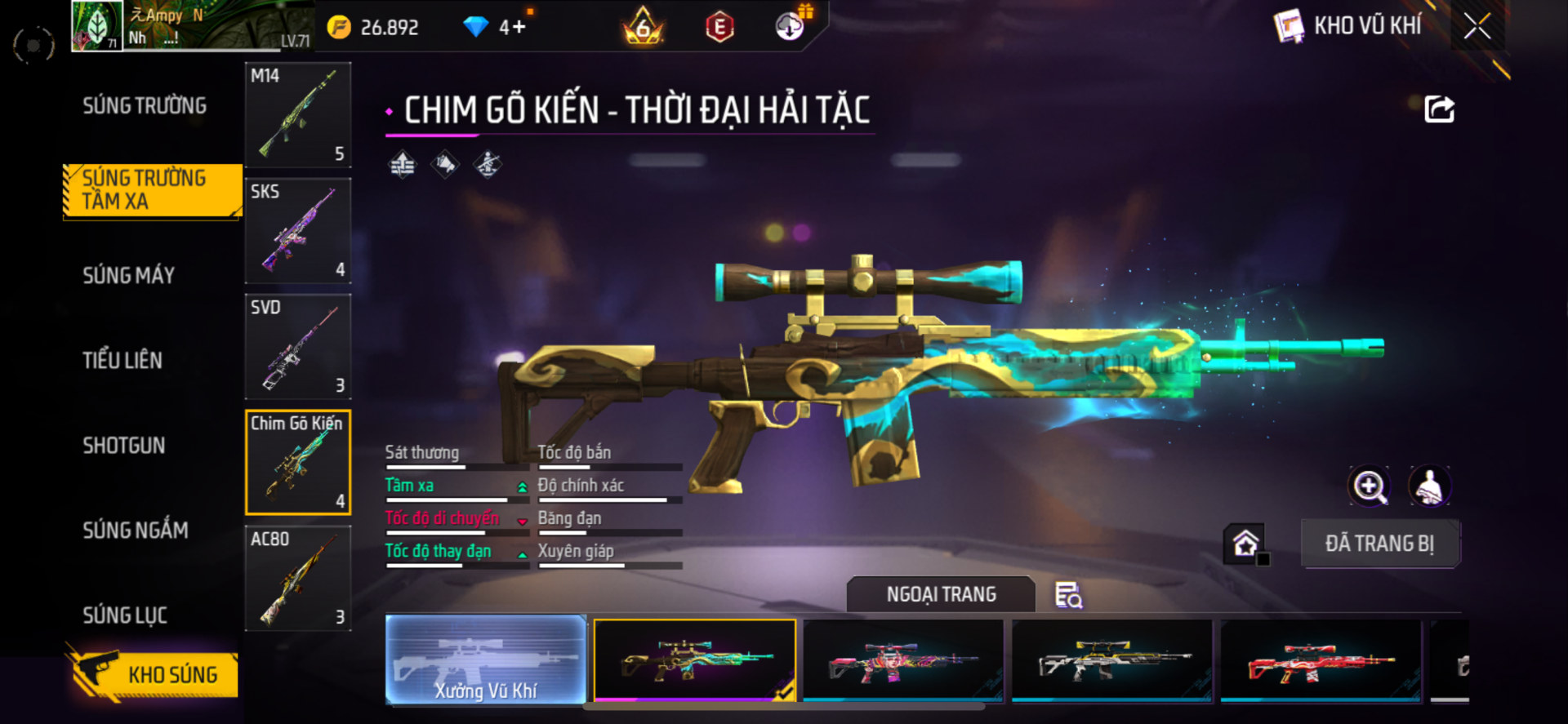1568x724 pixels.
Task: Select the red and white skin thumbnail
Action: click(x=1321, y=660)
